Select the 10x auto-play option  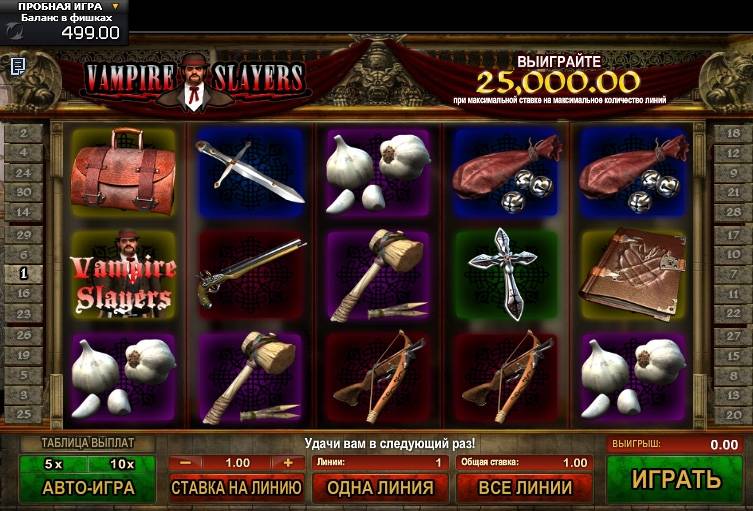(122, 464)
